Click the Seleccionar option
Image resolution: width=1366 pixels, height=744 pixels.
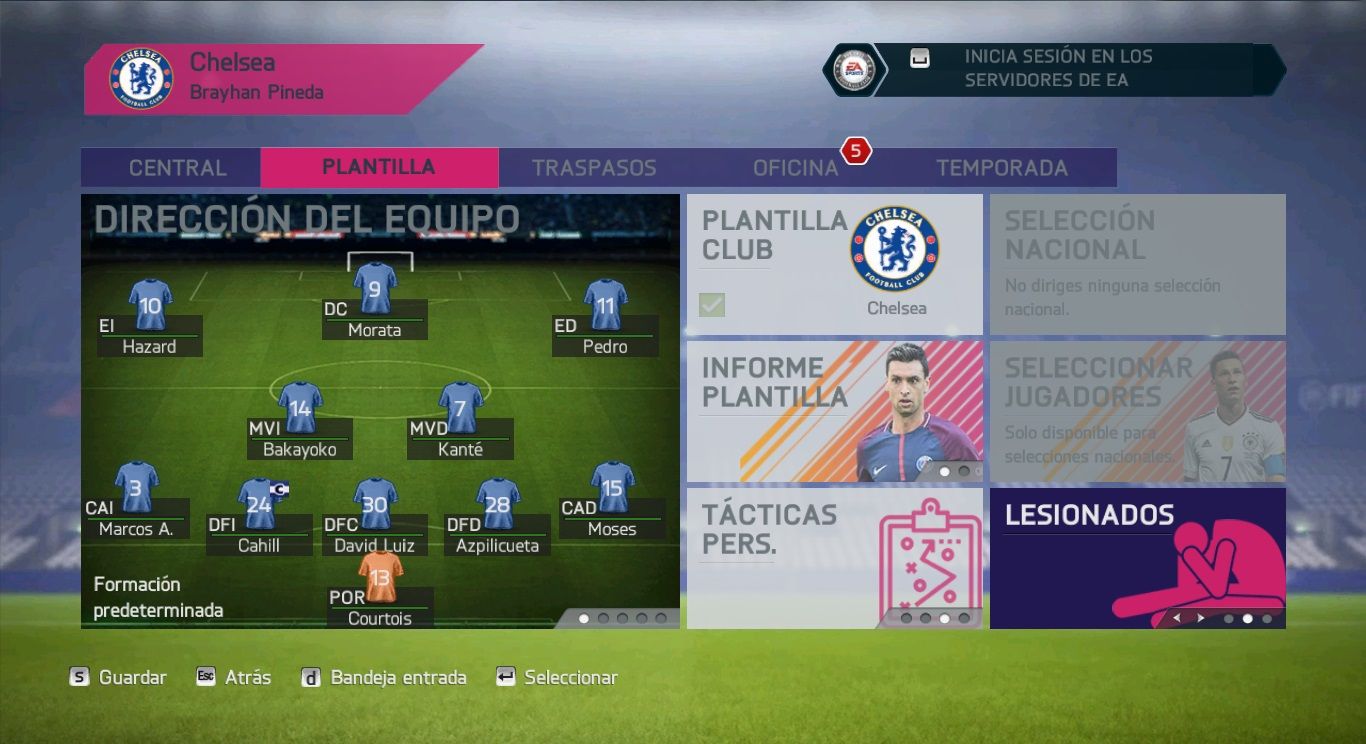557,678
